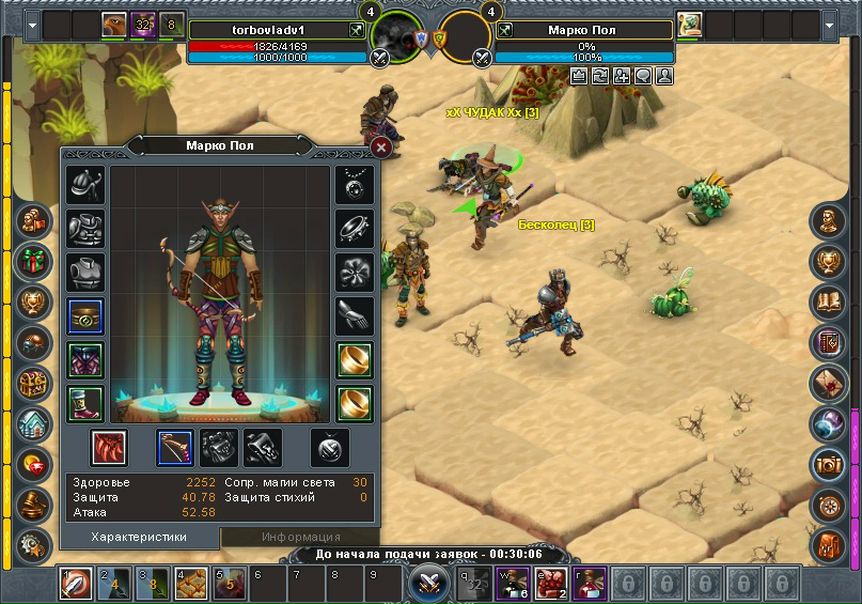862x604 pixels.
Task: Use the first hotbar skill
Action: coord(76,580)
